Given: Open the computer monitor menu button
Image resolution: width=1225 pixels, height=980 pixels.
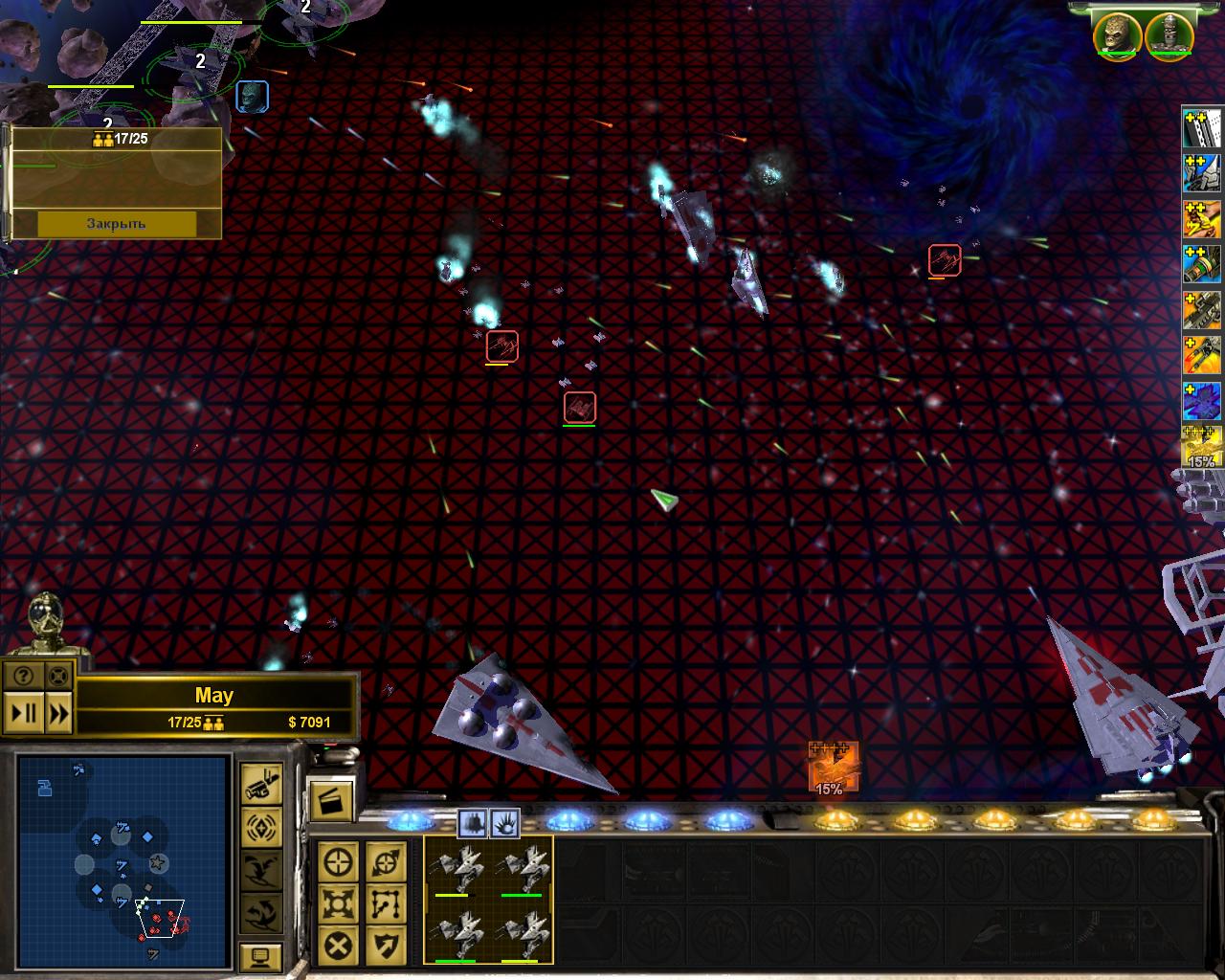Looking at the screenshot, I should (x=260, y=955).
